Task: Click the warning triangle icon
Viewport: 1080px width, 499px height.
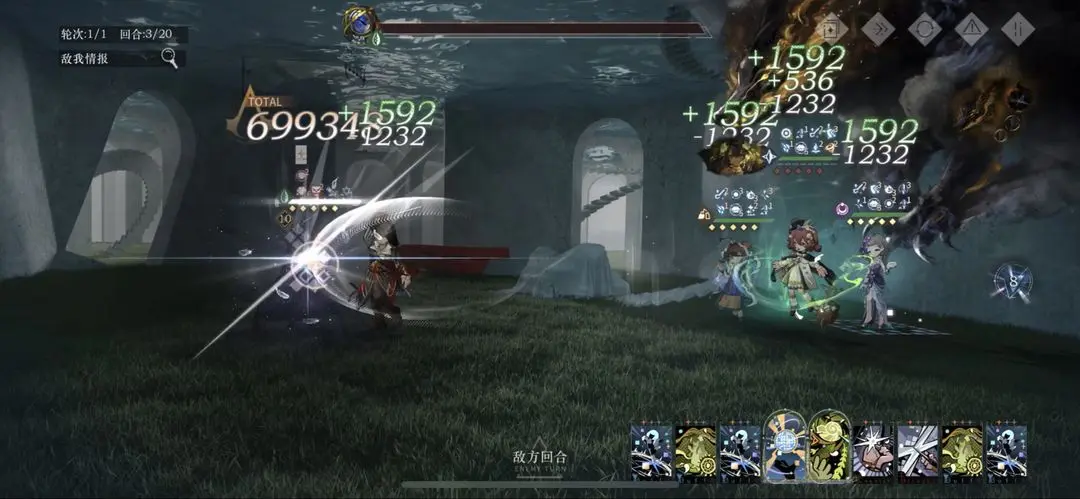Action: click(971, 28)
